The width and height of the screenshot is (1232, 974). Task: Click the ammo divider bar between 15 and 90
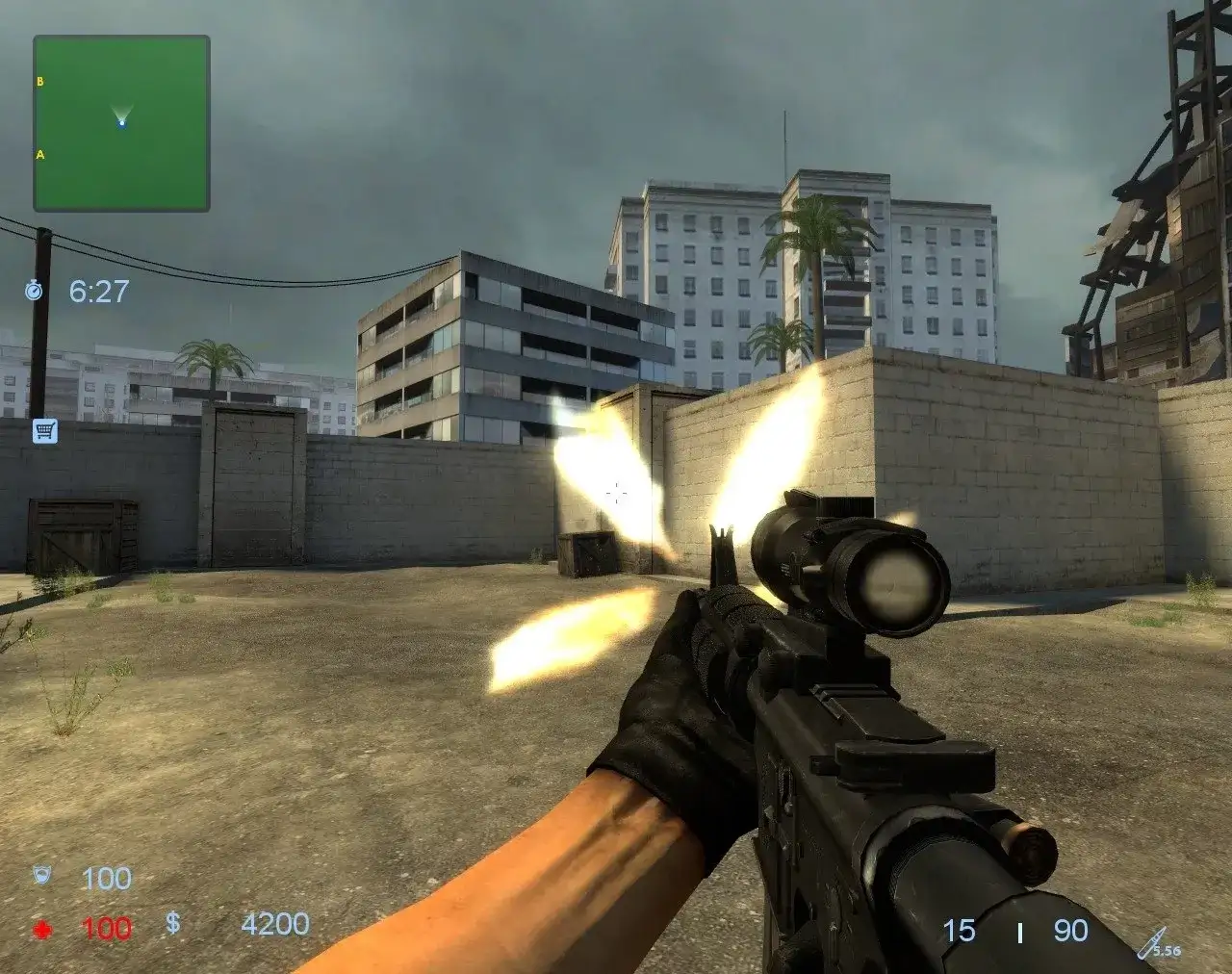click(1017, 930)
